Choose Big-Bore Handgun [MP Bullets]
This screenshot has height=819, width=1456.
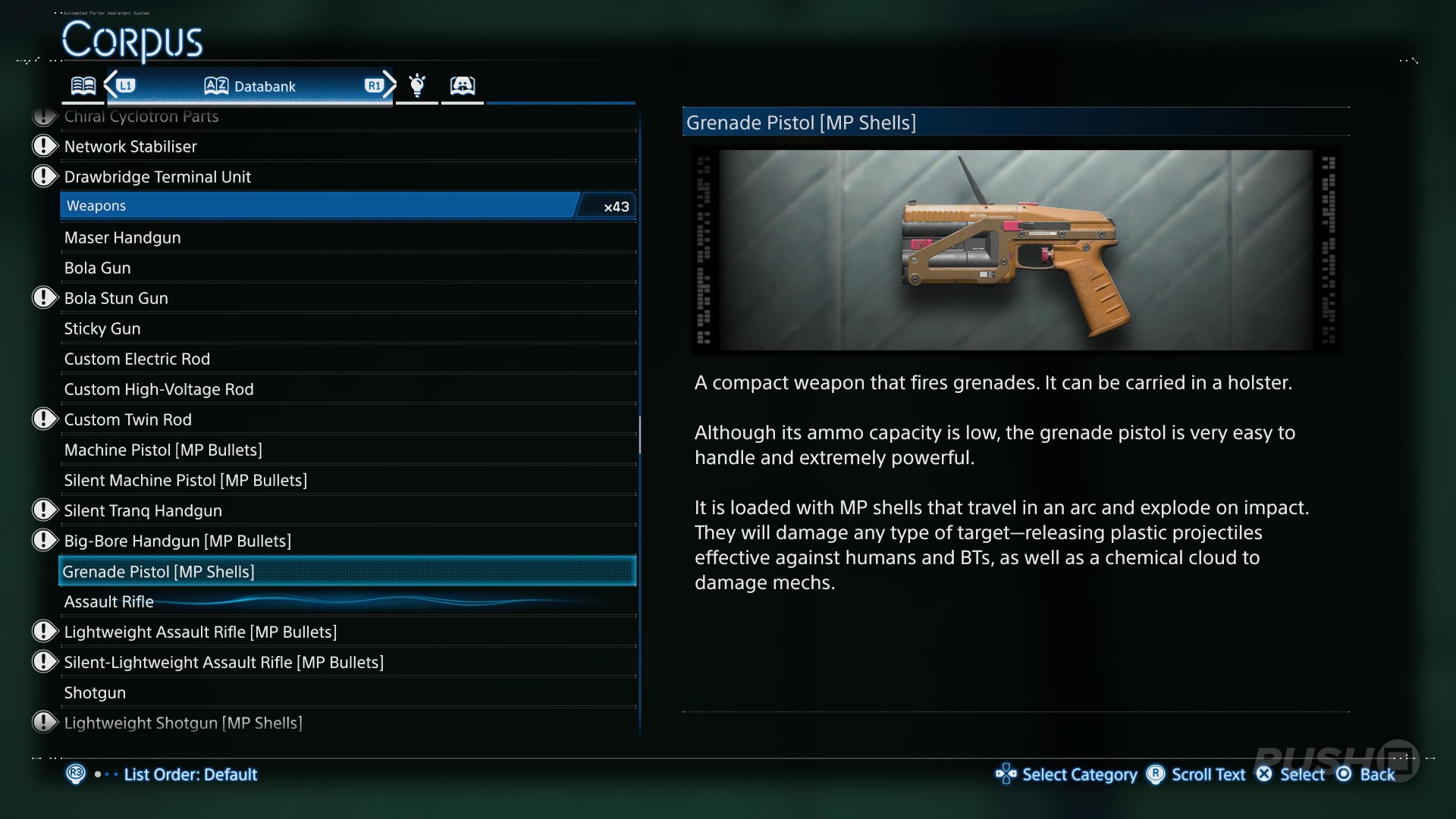(x=177, y=541)
